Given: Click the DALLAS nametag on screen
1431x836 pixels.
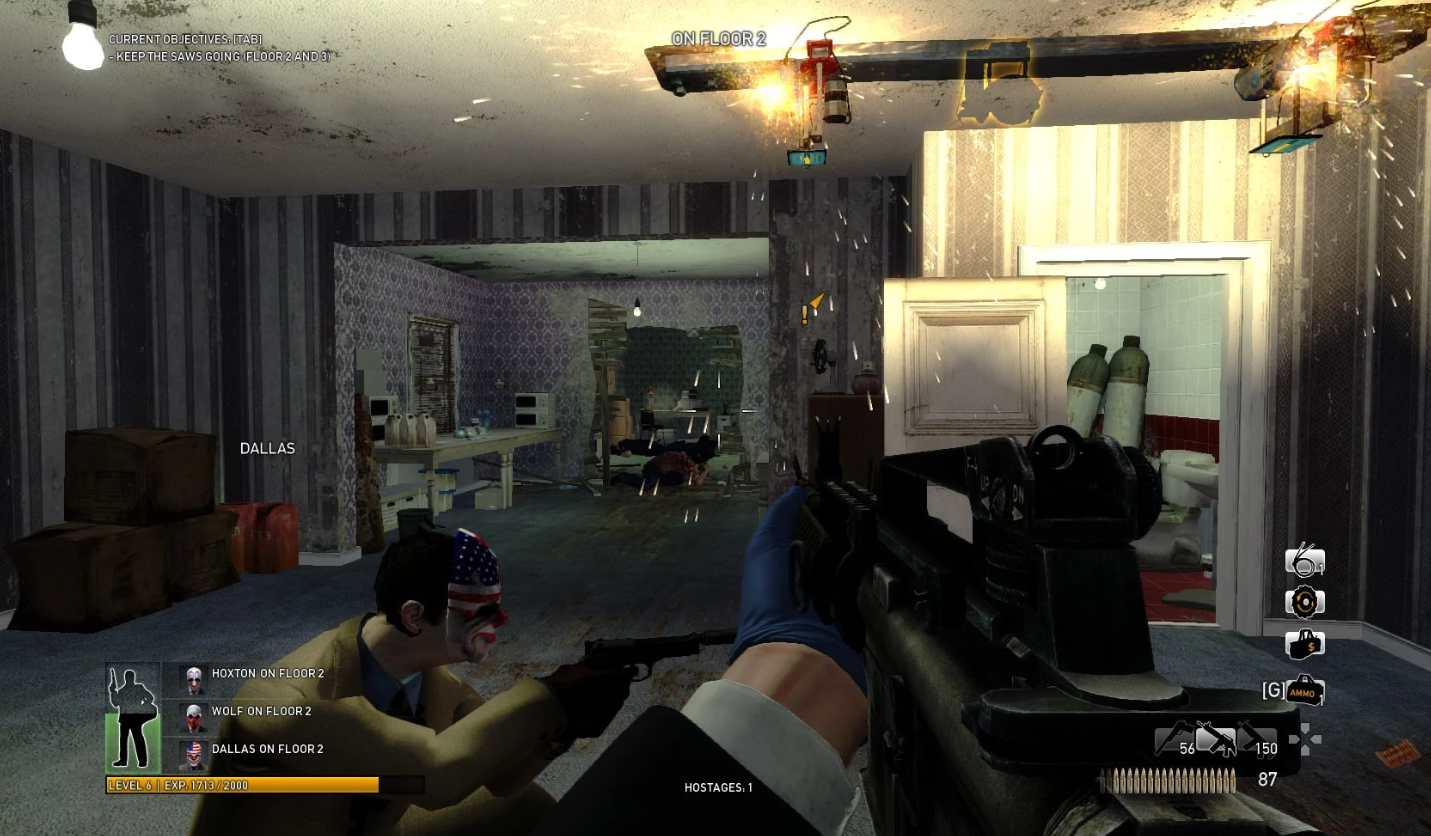Looking at the screenshot, I should 266,448.
